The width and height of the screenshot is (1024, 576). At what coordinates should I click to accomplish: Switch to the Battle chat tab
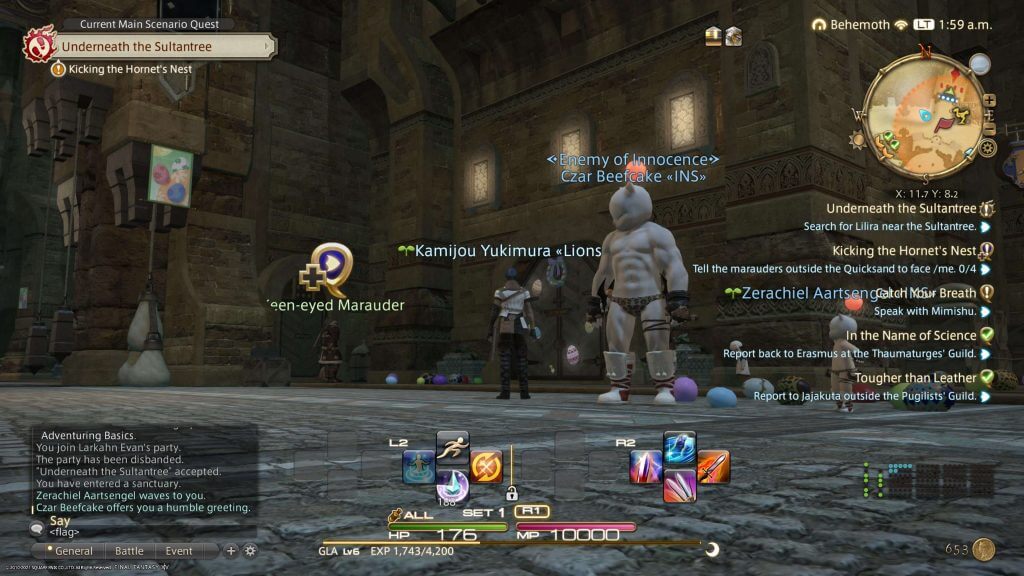click(129, 551)
